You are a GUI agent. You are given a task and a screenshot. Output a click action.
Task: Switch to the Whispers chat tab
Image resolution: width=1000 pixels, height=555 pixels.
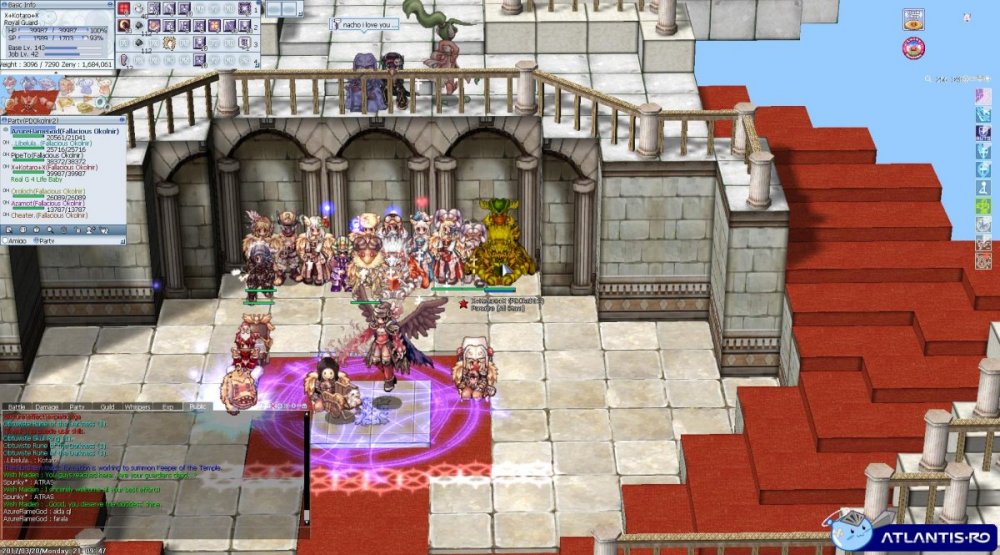(136, 407)
